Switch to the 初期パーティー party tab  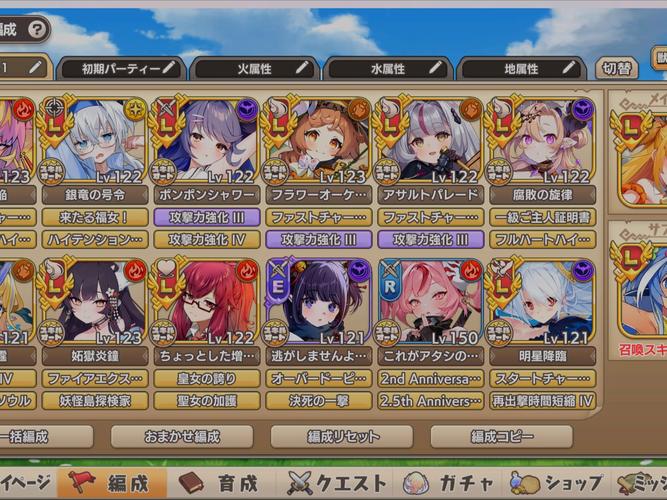tap(122, 69)
